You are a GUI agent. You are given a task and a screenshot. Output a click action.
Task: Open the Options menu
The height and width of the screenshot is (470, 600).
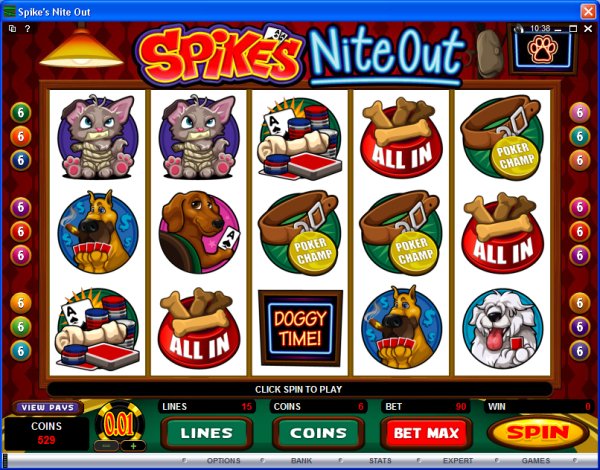[x=223, y=461]
